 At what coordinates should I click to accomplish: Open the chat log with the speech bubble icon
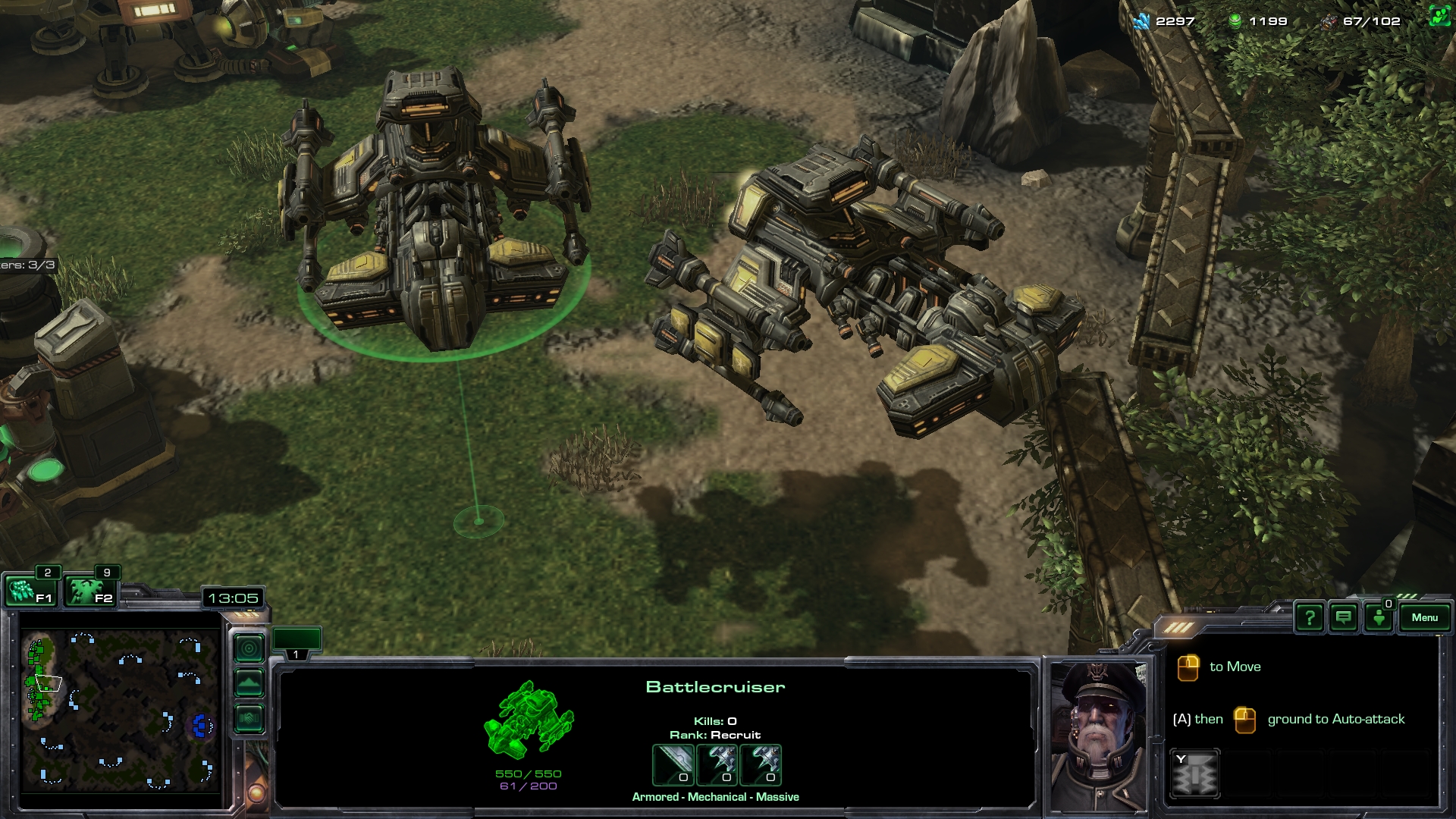pyautogui.click(x=1343, y=617)
